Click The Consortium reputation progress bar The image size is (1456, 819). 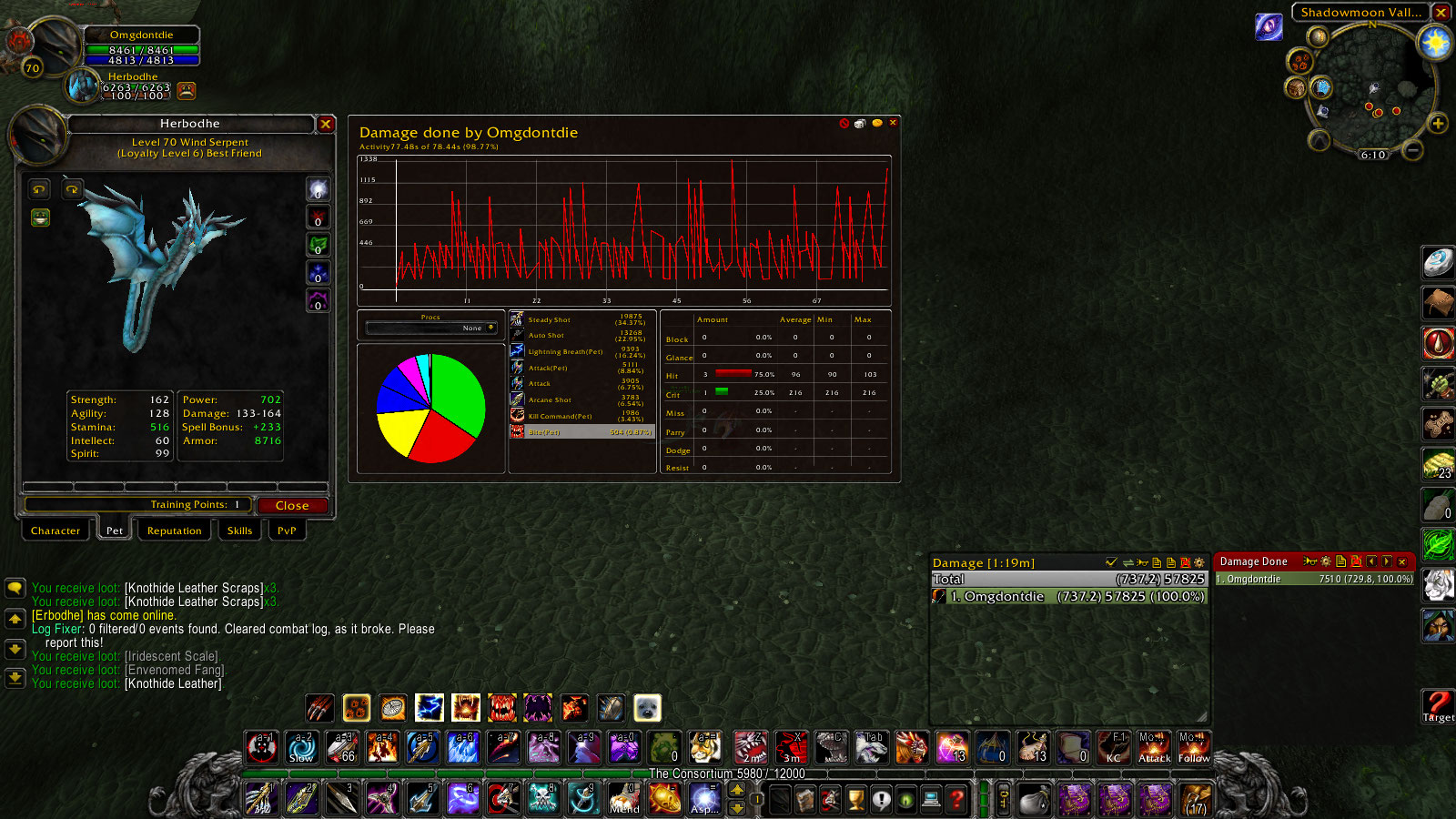pos(726,773)
